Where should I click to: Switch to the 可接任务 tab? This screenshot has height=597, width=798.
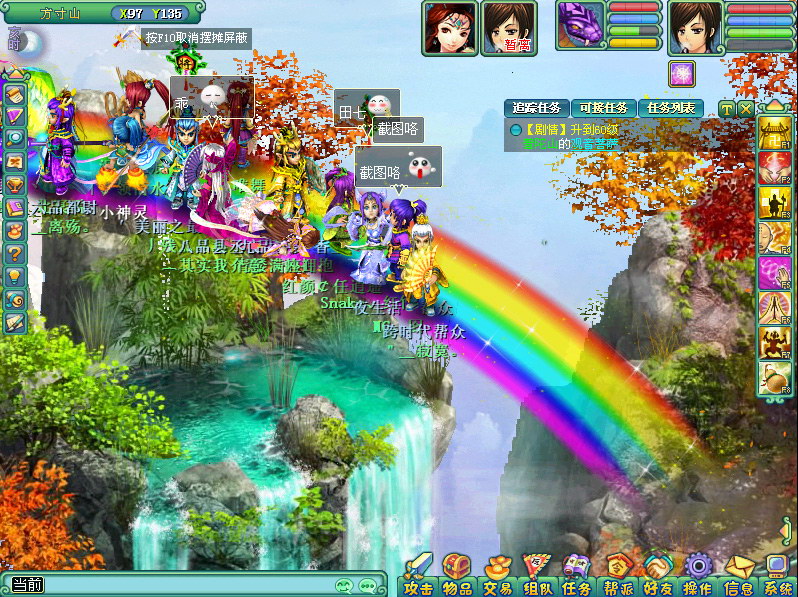tap(603, 108)
